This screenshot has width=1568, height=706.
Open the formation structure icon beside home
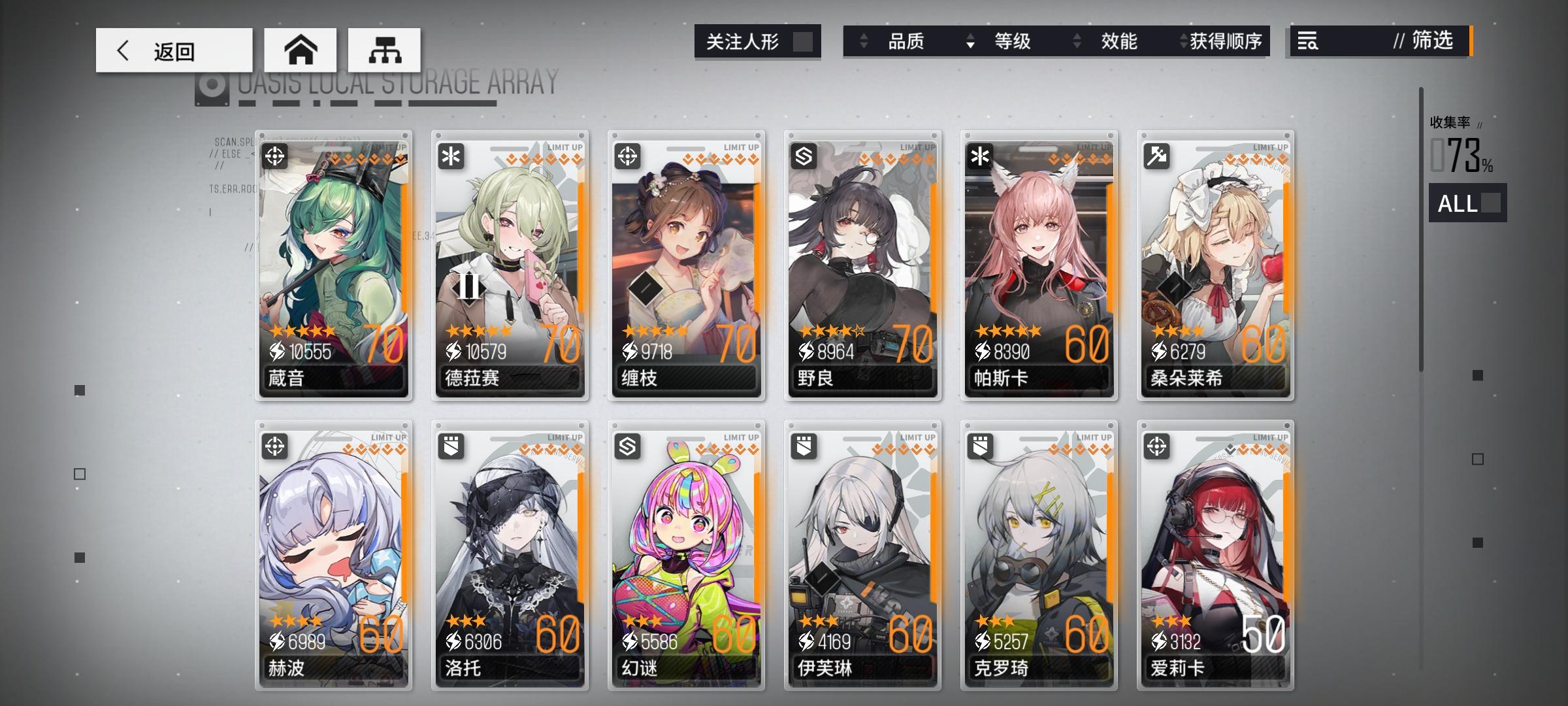click(x=385, y=49)
